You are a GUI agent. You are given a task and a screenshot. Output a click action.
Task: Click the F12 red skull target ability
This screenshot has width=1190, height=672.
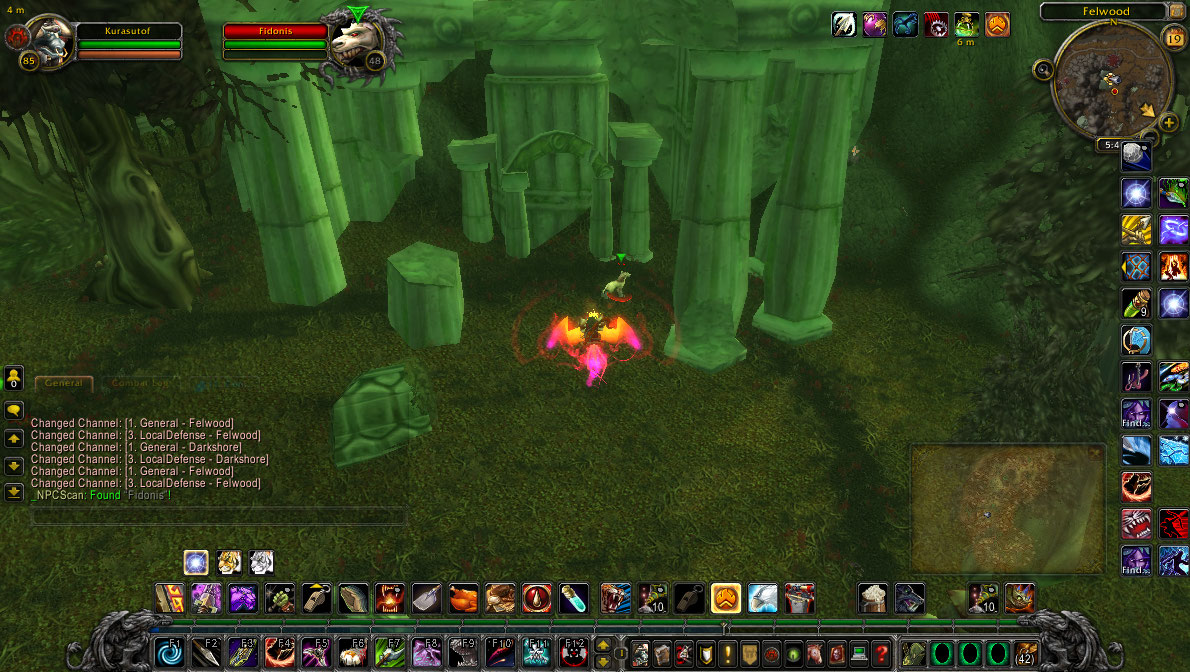[574, 654]
